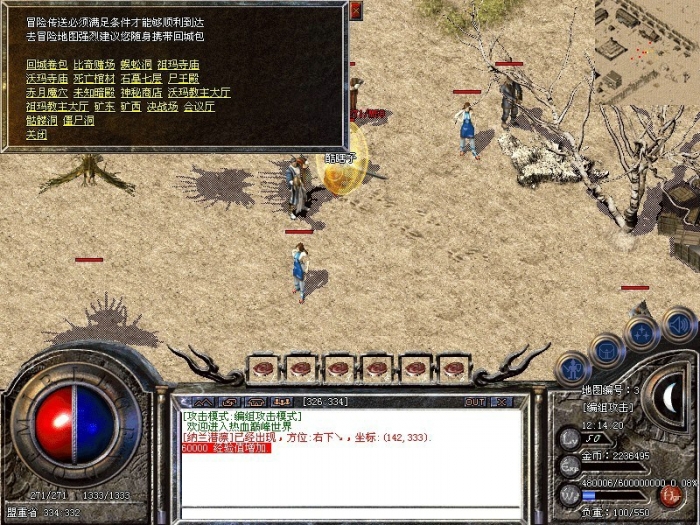Close the teleport dialog with the X button
The image size is (700, 525).
click(357, 9)
